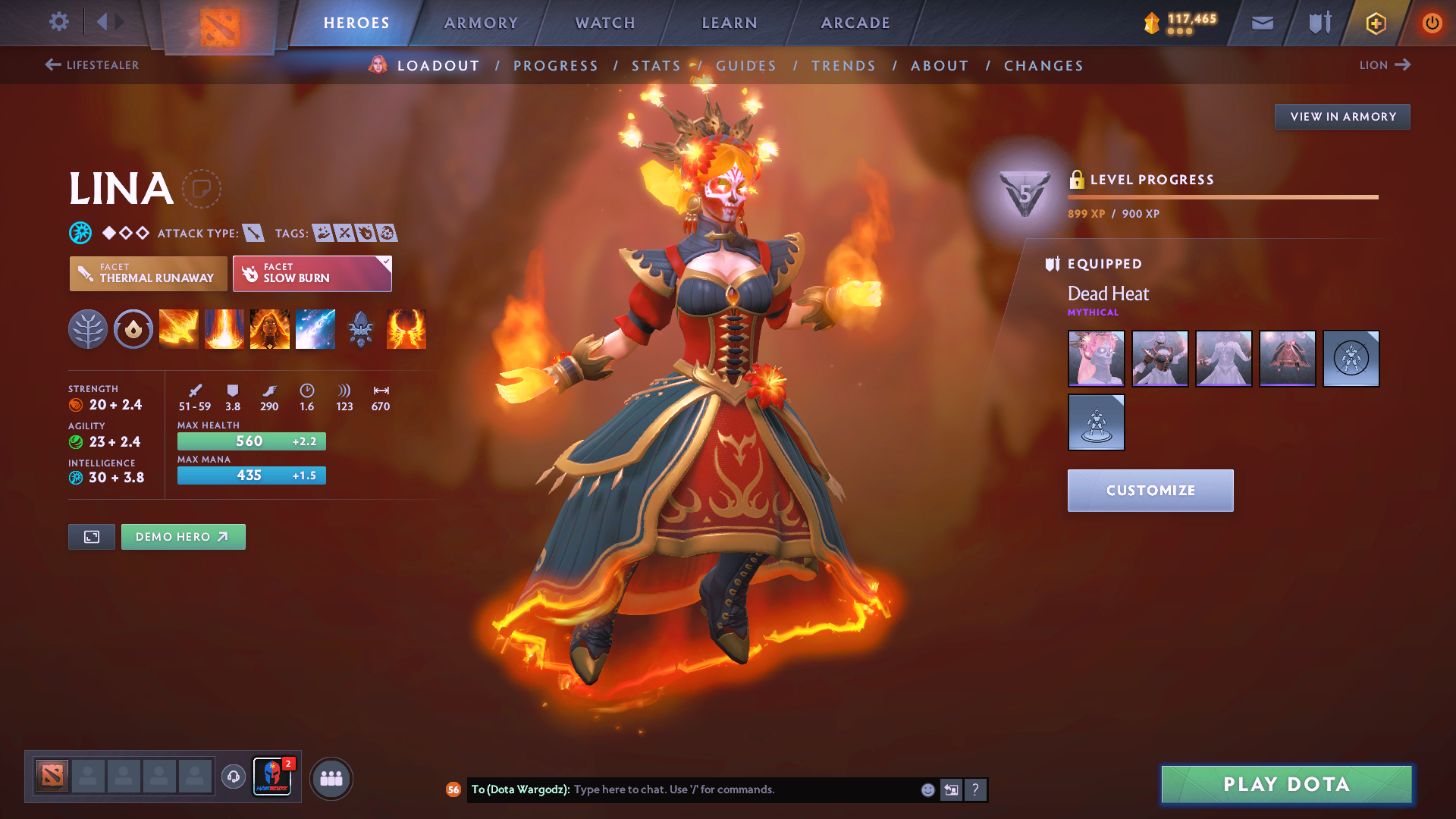
Task: Start matchmaking with Play Dota
Action: 1286,784
